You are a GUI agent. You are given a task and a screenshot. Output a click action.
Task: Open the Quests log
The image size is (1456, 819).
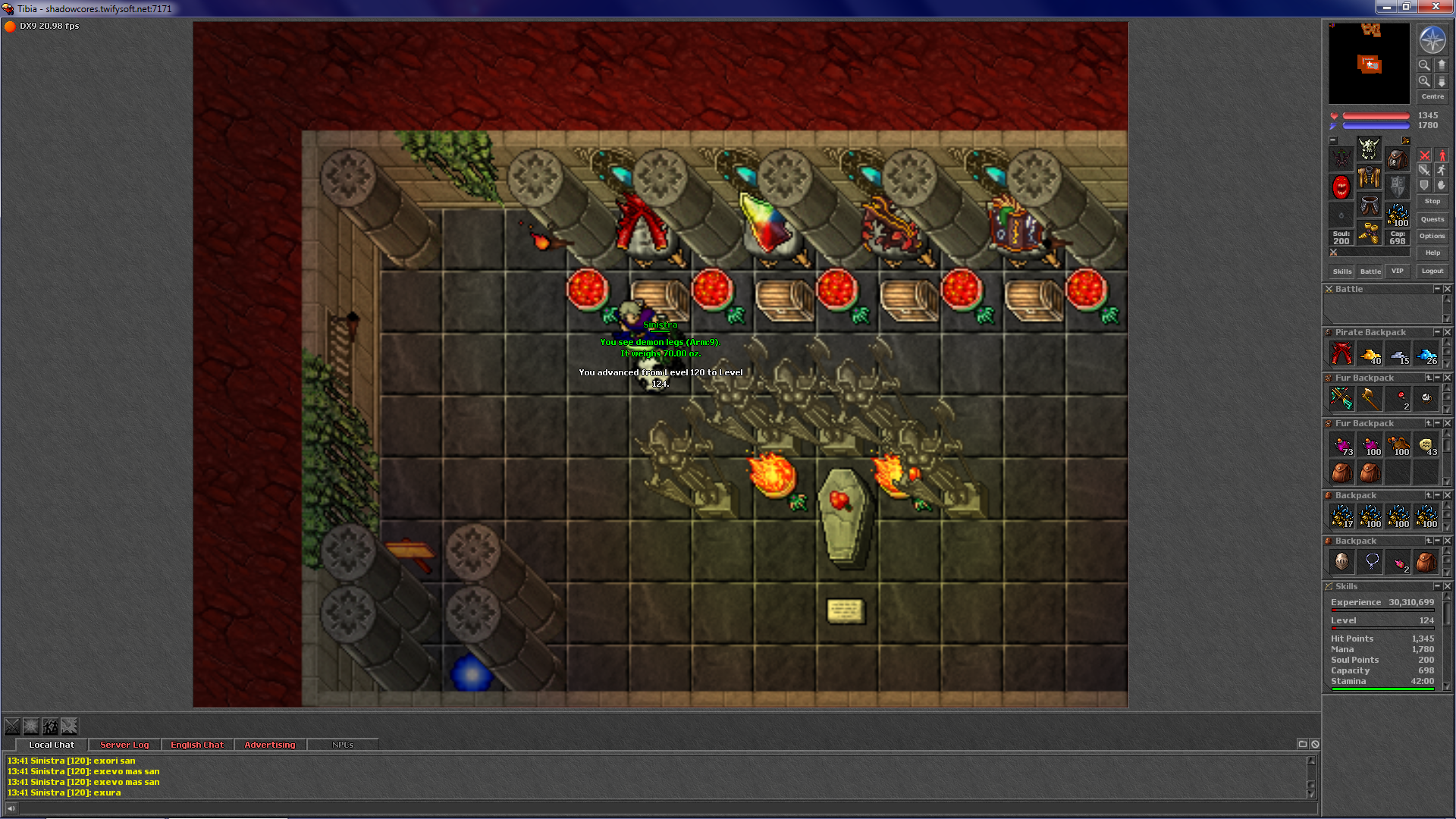click(x=1432, y=220)
